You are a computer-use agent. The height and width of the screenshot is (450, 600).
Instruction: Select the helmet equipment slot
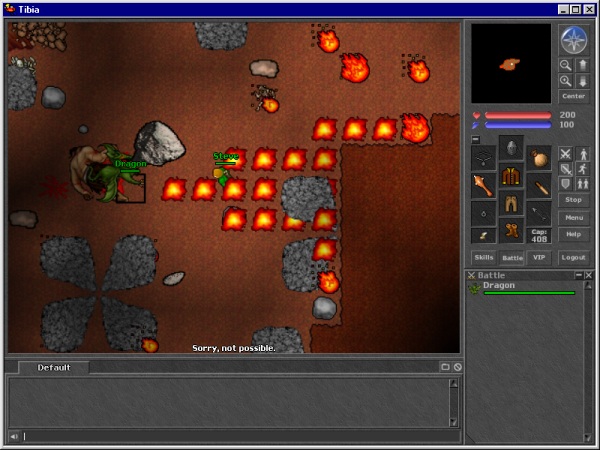pos(511,147)
